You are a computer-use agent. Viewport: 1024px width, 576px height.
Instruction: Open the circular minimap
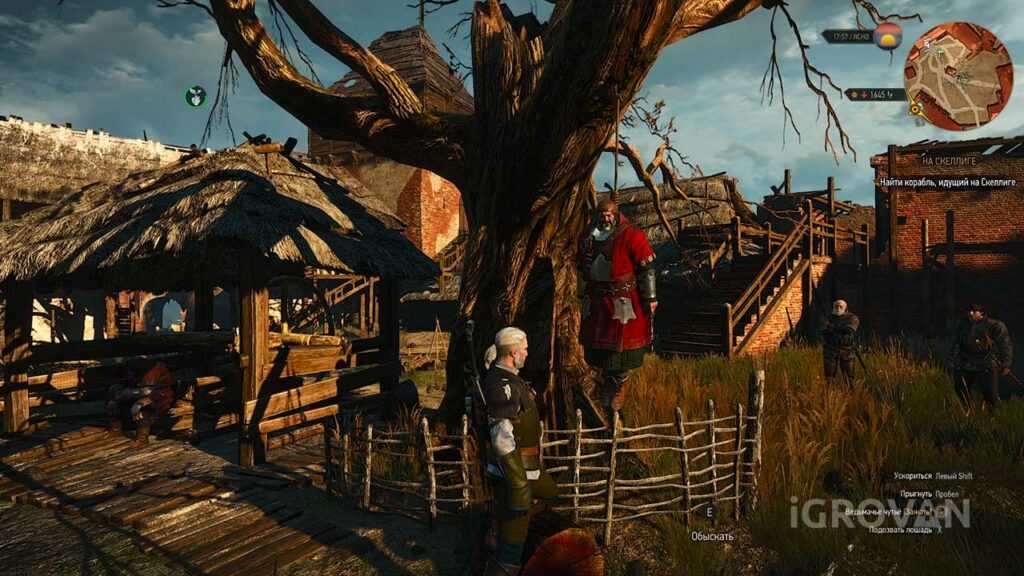pyautogui.click(x=958, y=76)
